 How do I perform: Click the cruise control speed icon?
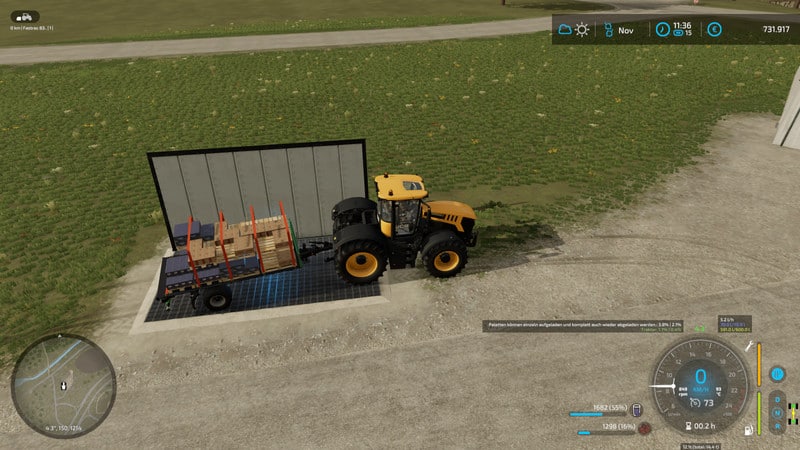[693, 401]
